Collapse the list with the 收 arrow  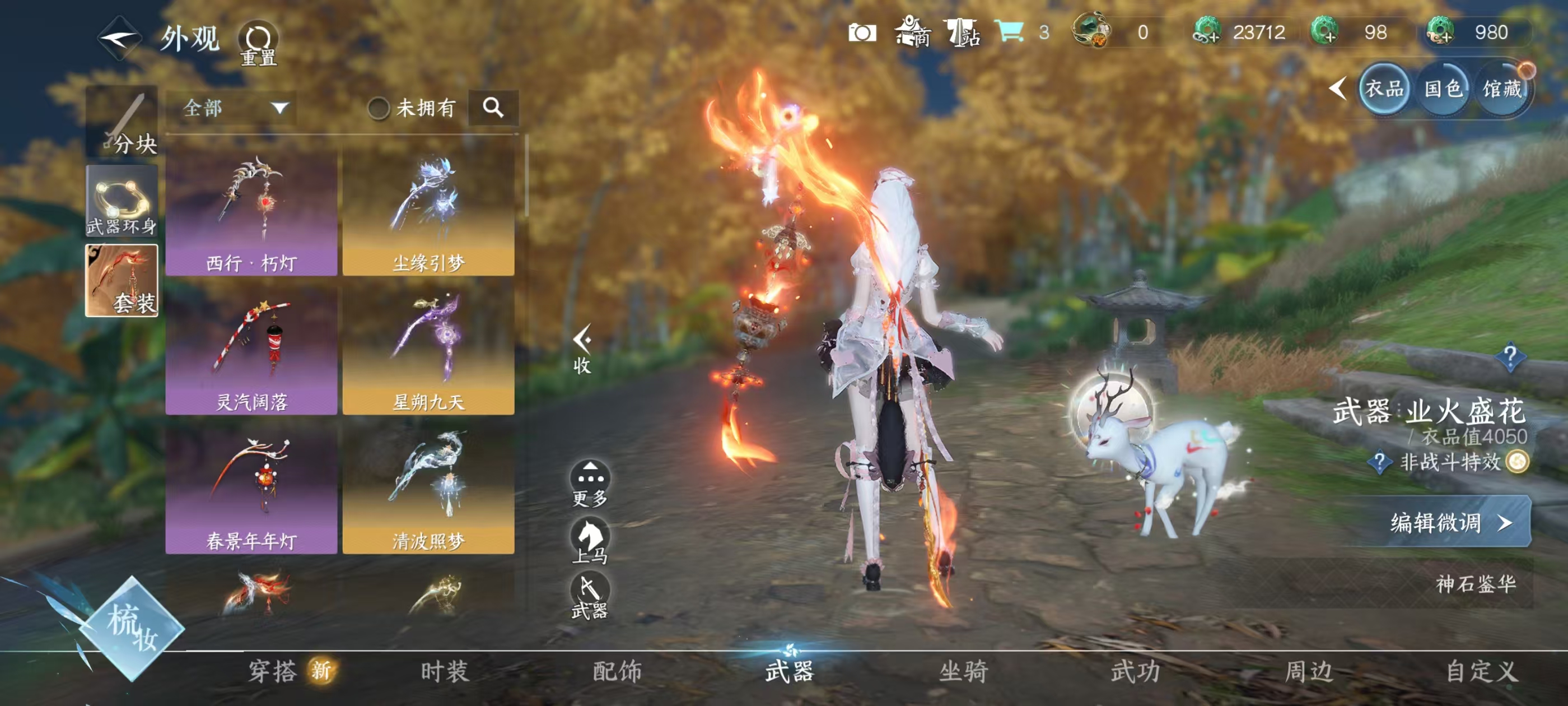coord(582,349)
